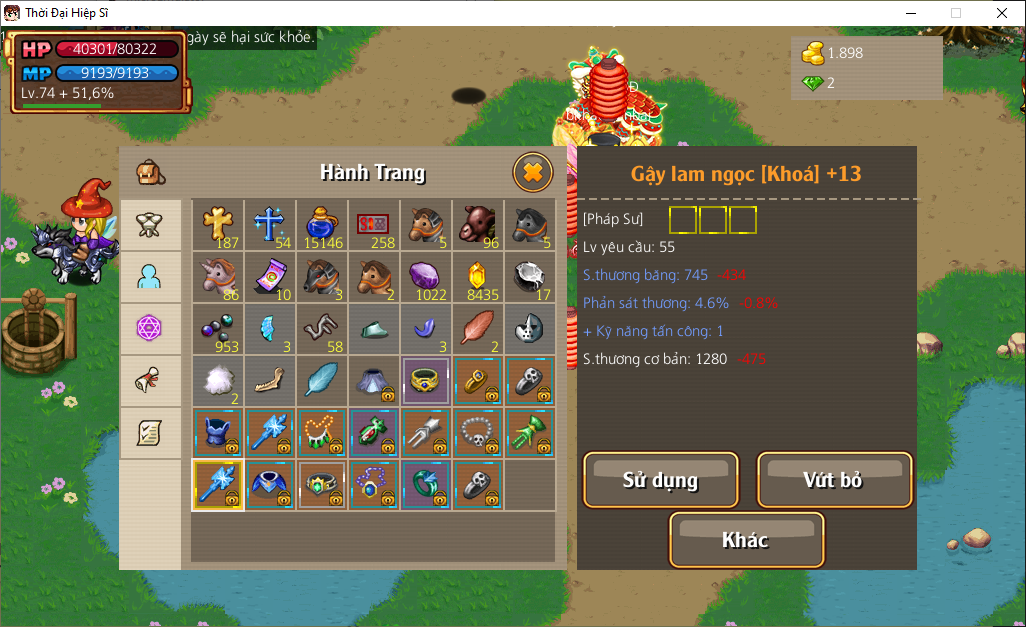Choose the locked blue armor piece
Viewport: 1026px width, 627px height.
(x=217, y=433)
